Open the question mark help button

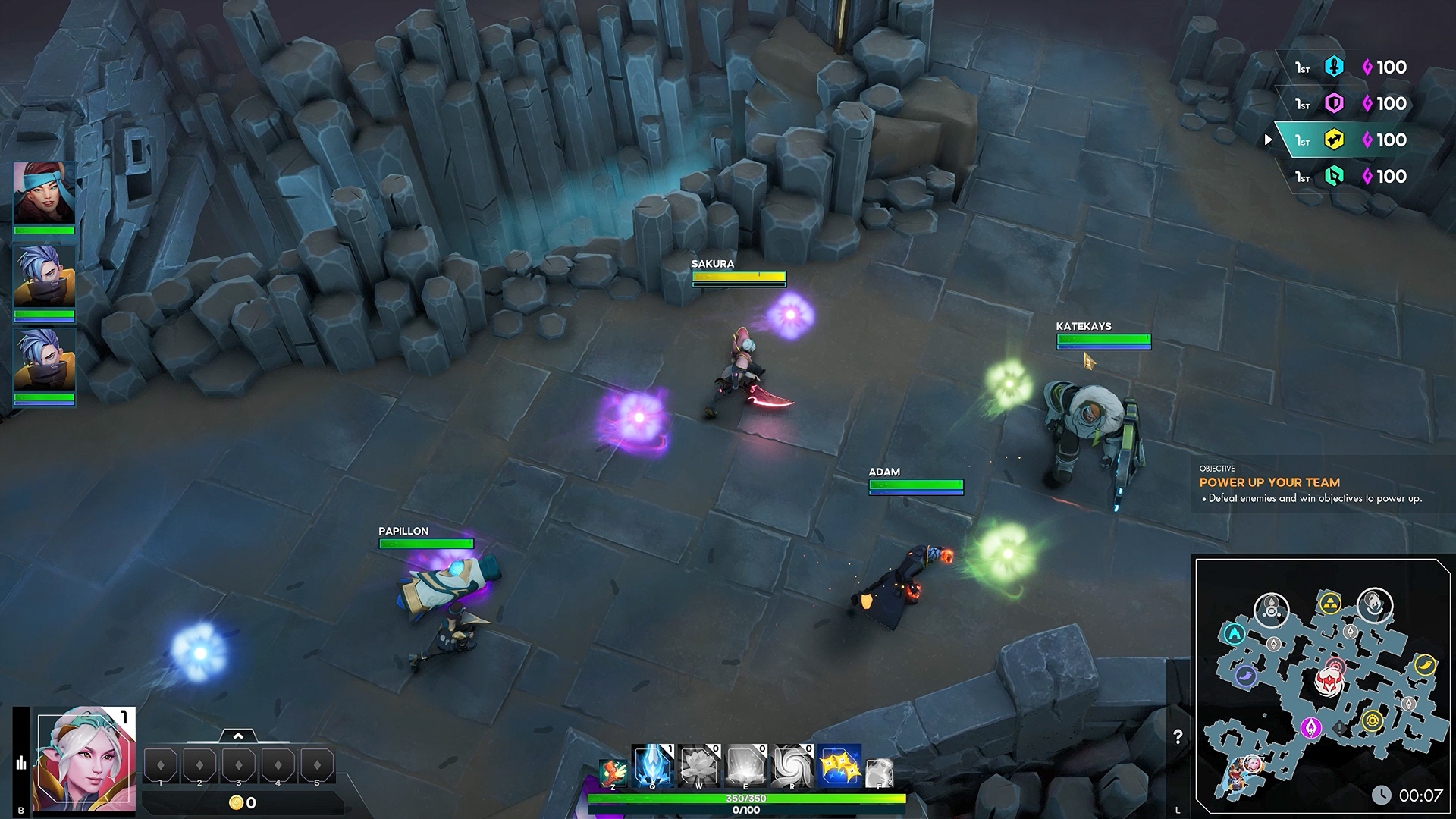pos(1178,736)
